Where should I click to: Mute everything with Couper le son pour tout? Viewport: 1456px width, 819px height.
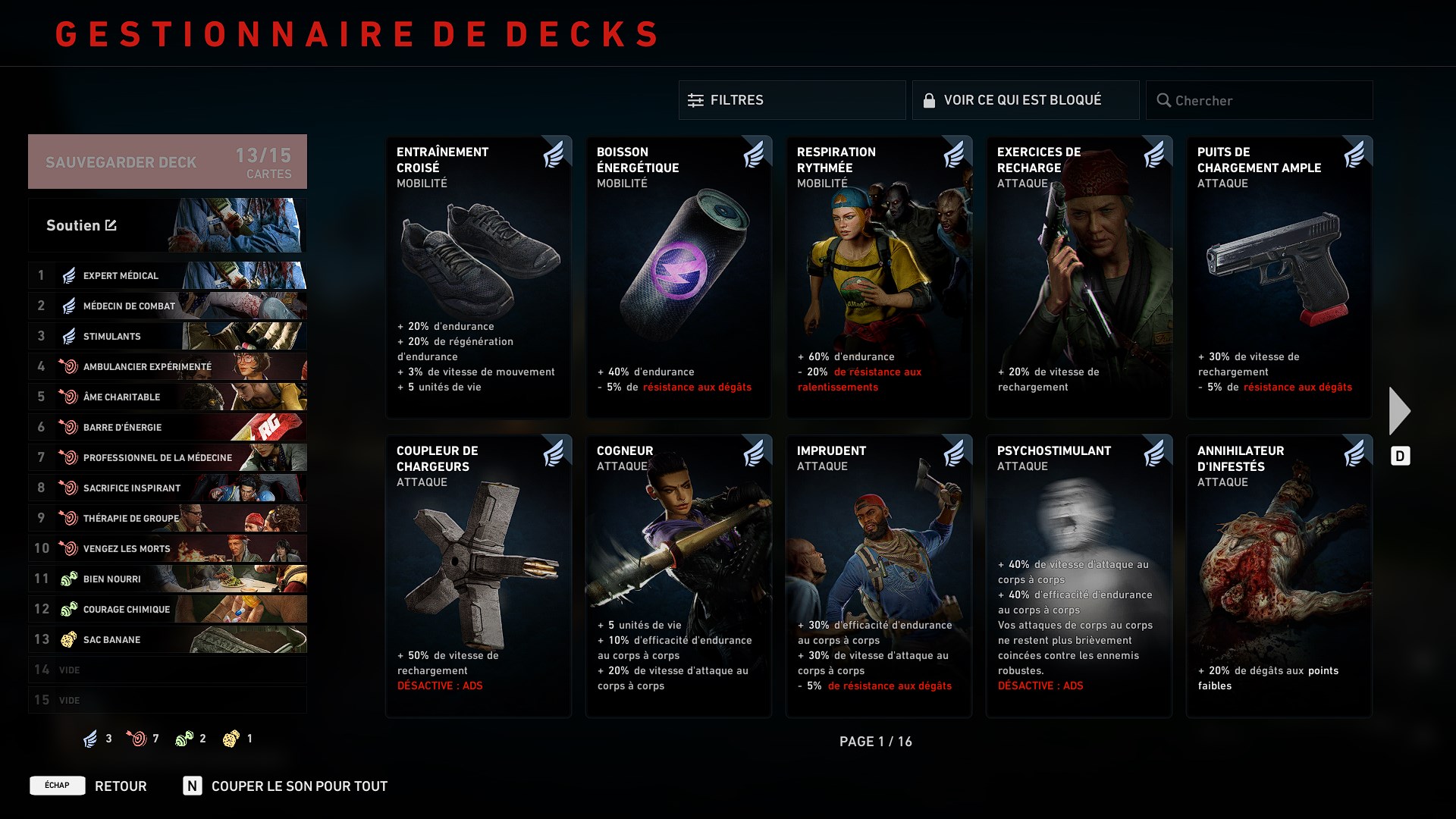(300, 786)
